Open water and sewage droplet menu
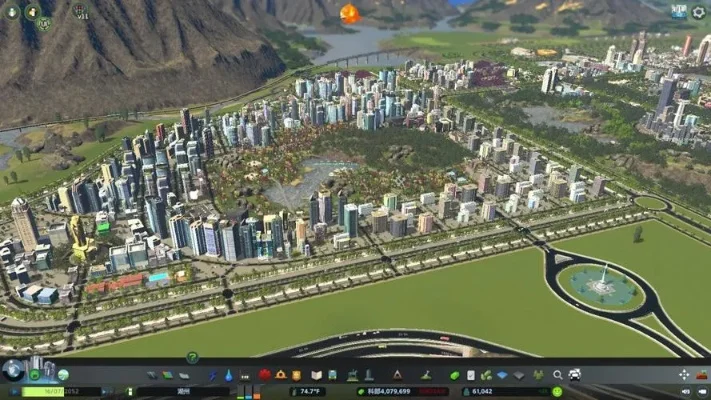Image resolution: width=711 pixels, height=400 pixels. coord(230,375)
